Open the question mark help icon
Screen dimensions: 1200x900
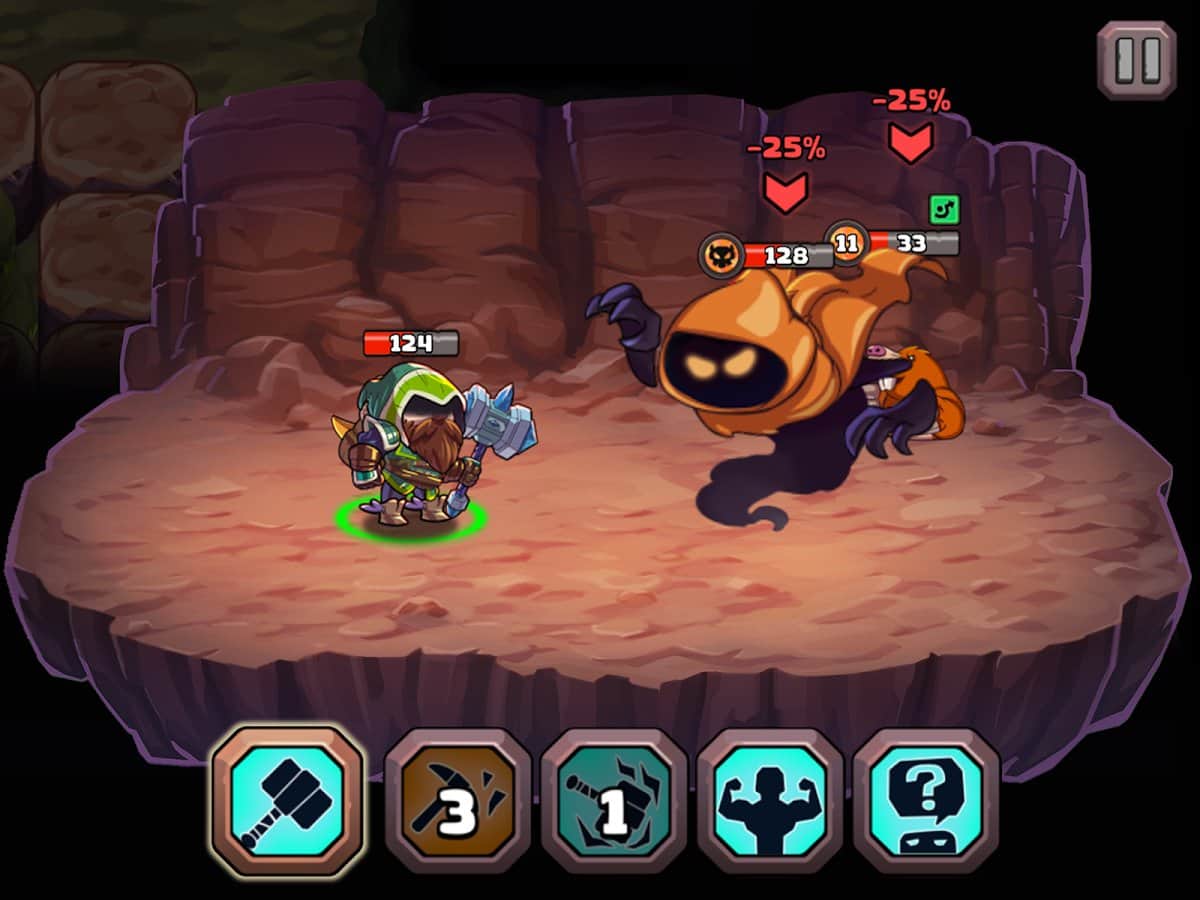(x=926, y=800)
